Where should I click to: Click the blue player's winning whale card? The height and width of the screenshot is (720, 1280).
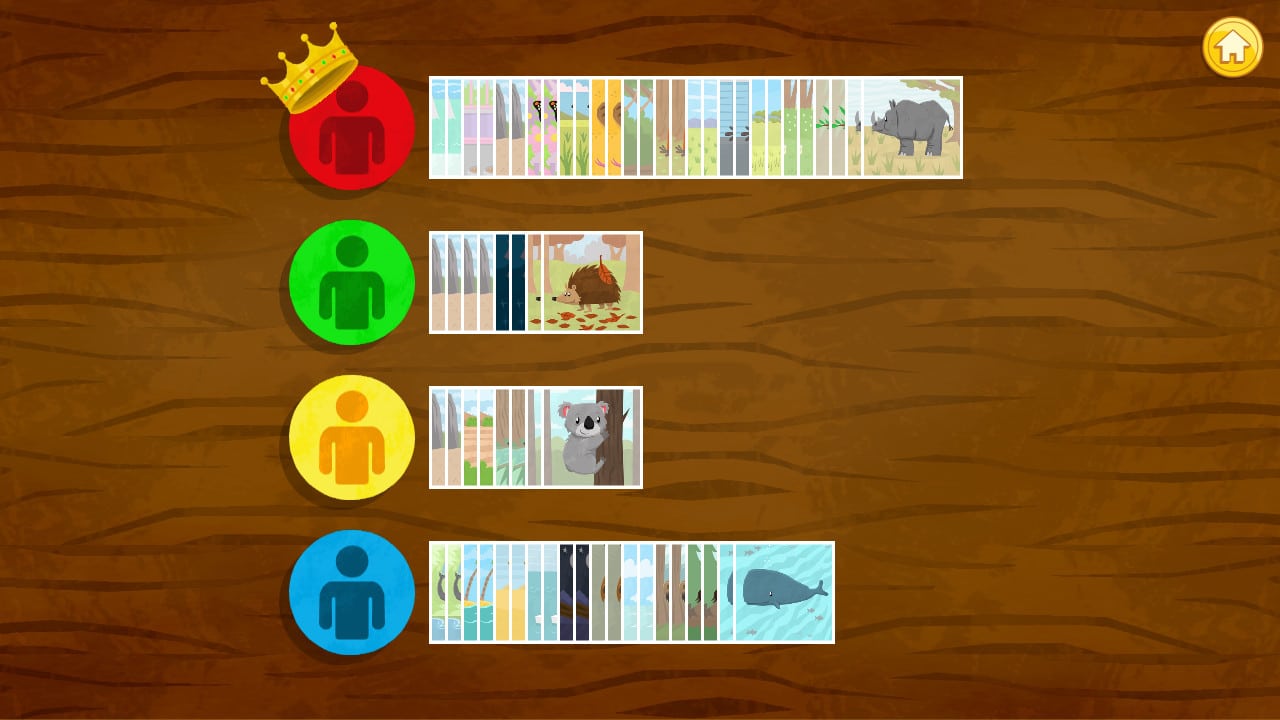pos(783,592)
